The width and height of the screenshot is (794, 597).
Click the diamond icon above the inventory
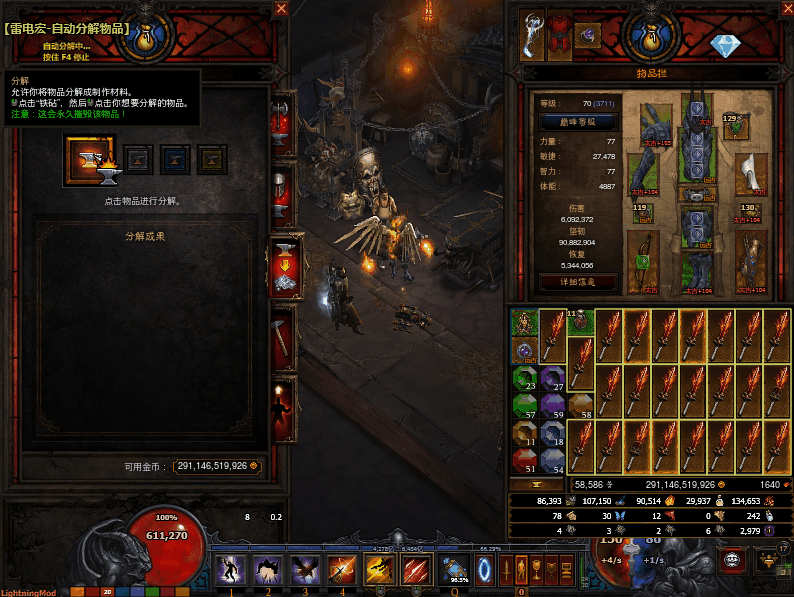(x=723, y=45)
